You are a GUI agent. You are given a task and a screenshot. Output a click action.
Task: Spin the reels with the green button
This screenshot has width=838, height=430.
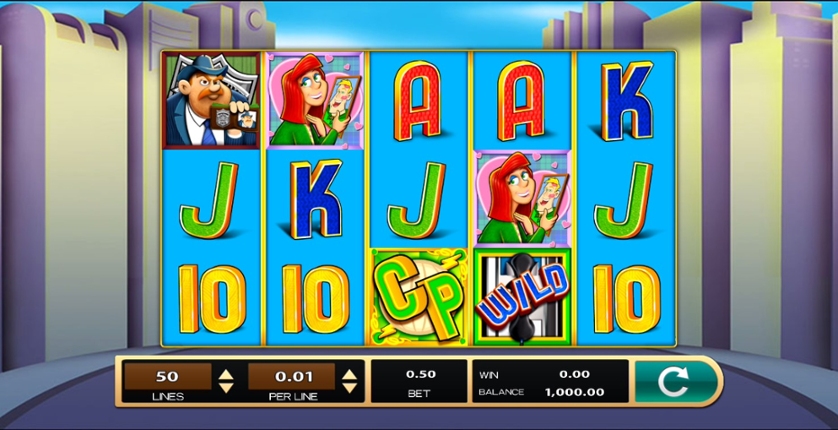pyautogui.click(x=675, y=382)
